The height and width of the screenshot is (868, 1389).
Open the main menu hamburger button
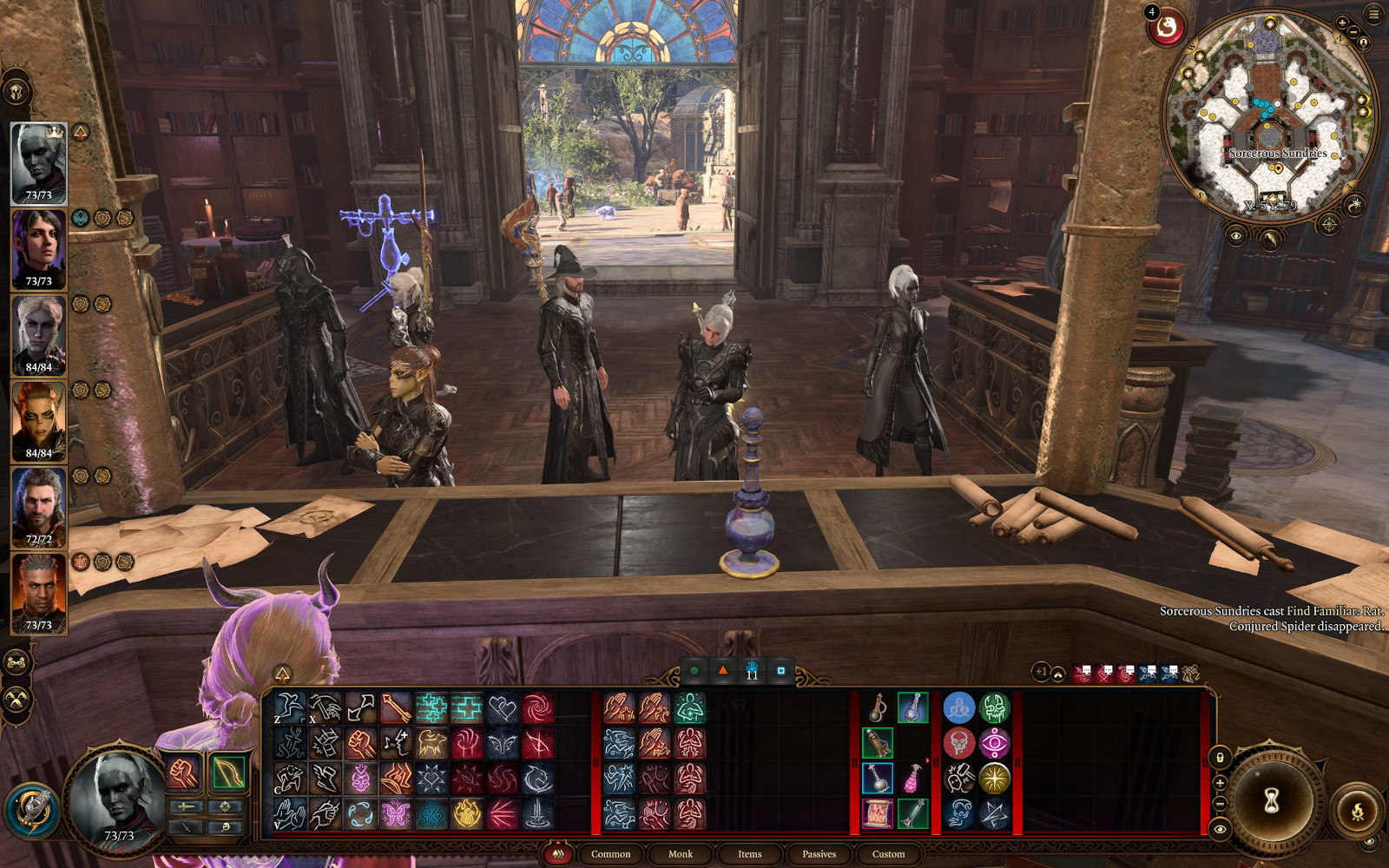[x=1373, y=14]
